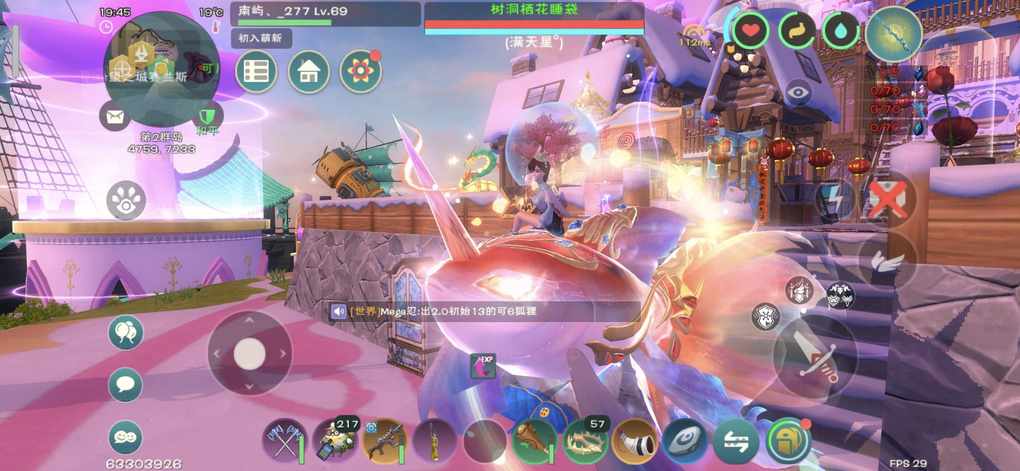Select the crossed axes hotbar slot
This screenshot has height=471, width=1020.
coord(284,440)
